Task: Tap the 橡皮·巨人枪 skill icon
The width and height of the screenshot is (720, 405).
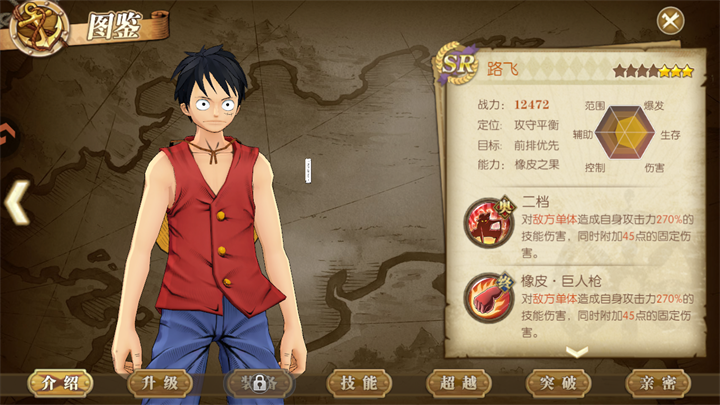Action: pyautogui.click(x=486, y=297)
